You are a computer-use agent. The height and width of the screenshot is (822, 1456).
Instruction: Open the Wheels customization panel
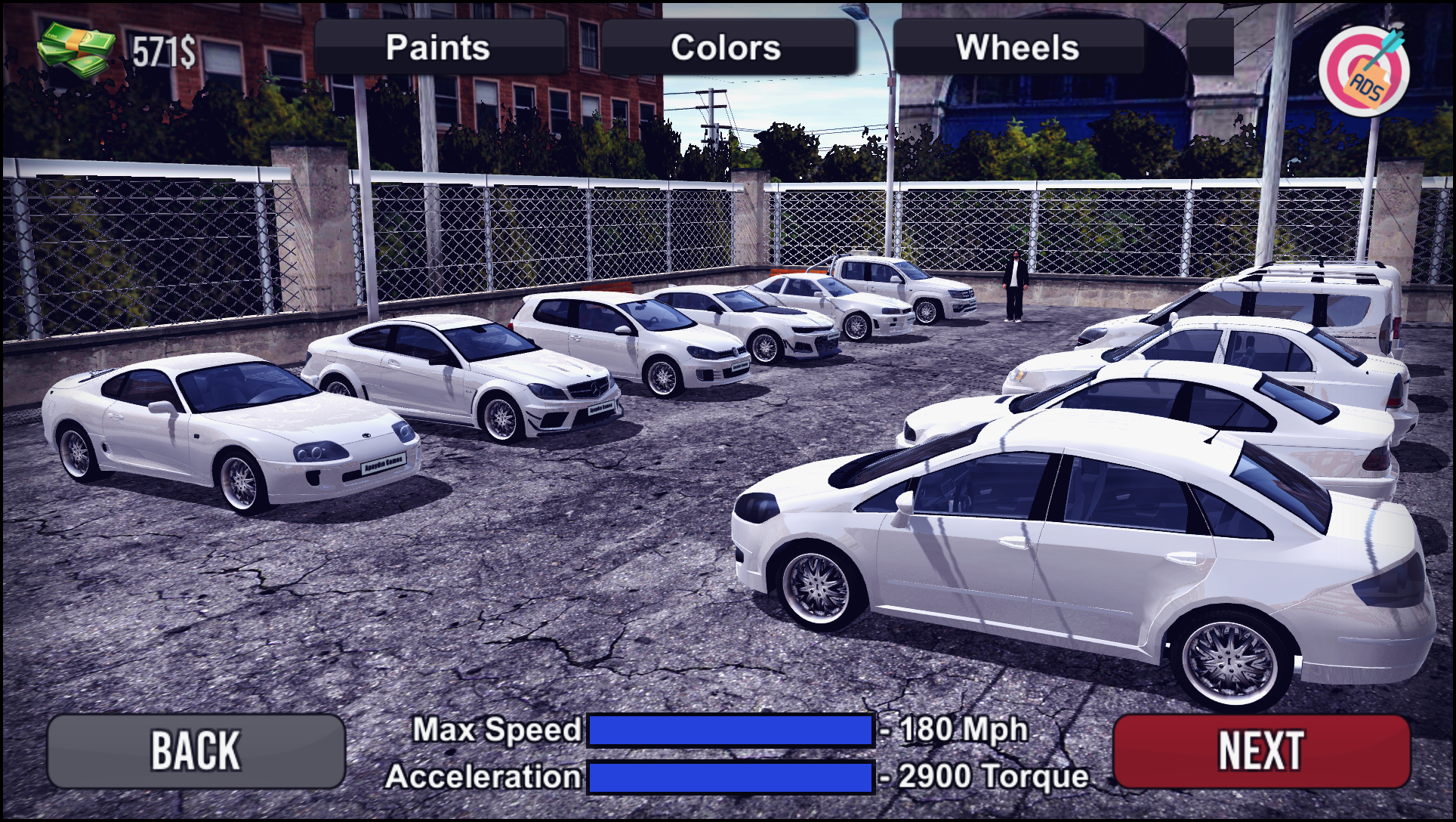point(1018,48)
